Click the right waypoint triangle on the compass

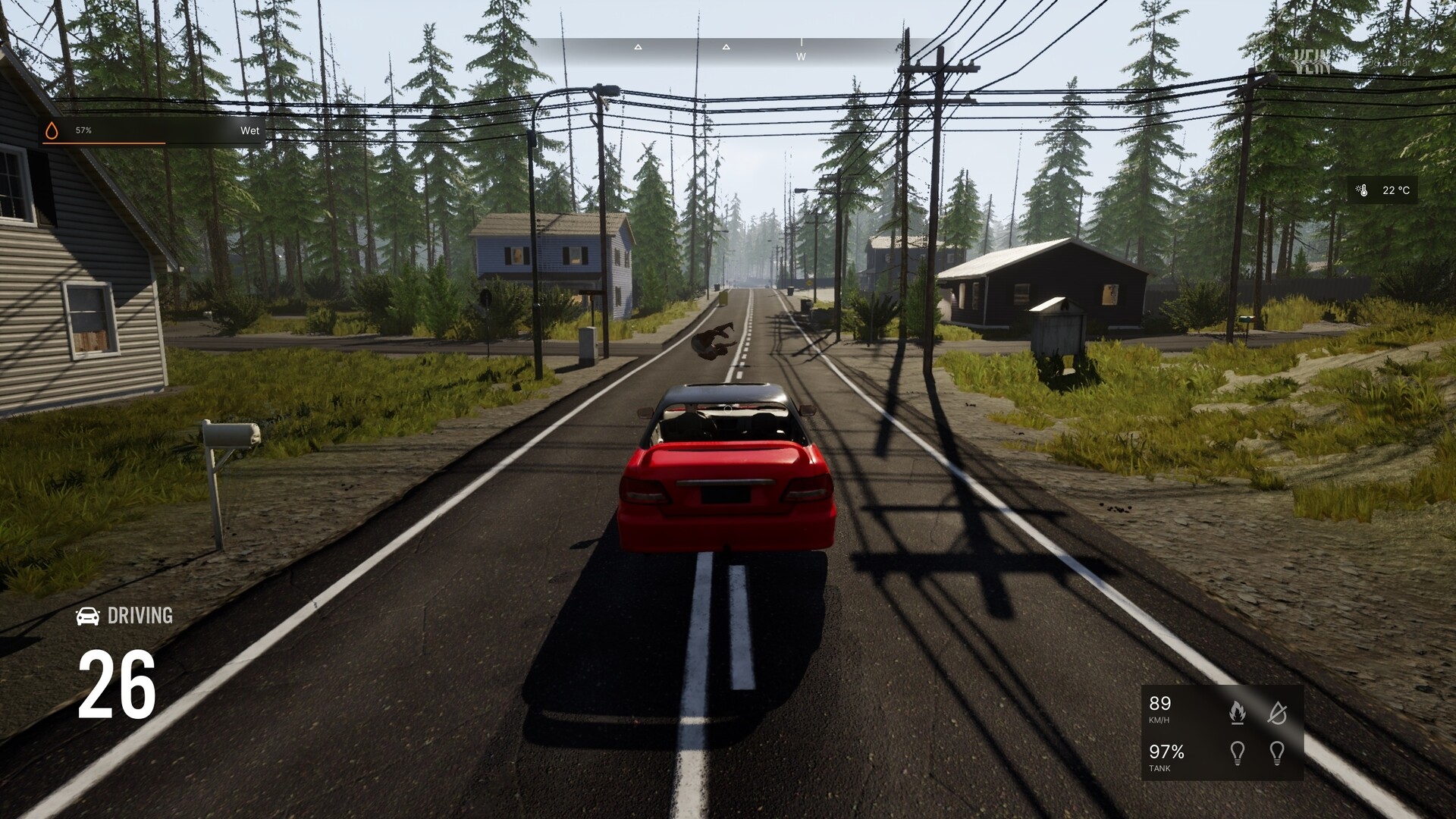click(726, 47)
